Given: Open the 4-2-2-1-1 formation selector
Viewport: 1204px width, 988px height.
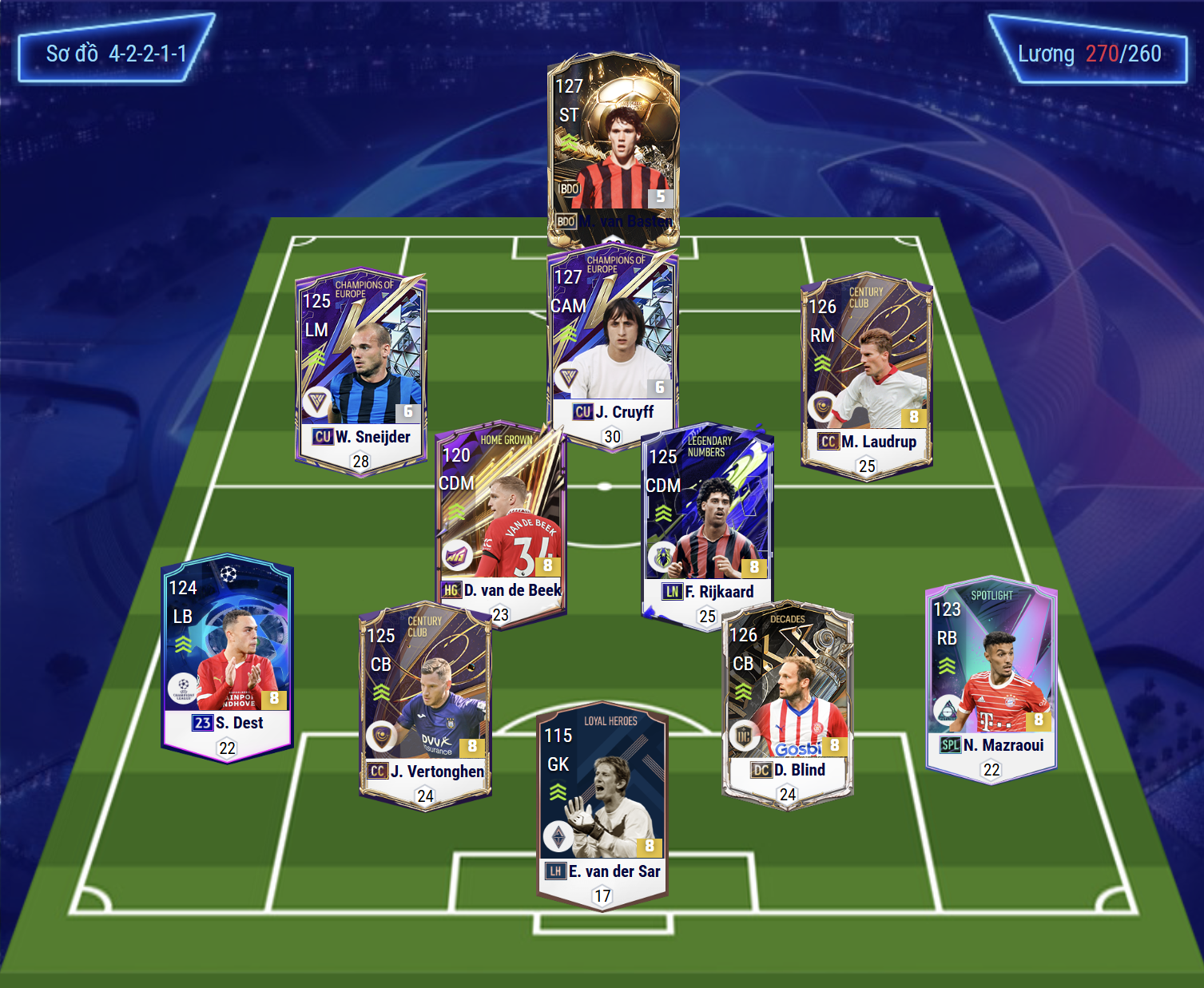Looking at the screenshot, I should (x=117, y=54).
